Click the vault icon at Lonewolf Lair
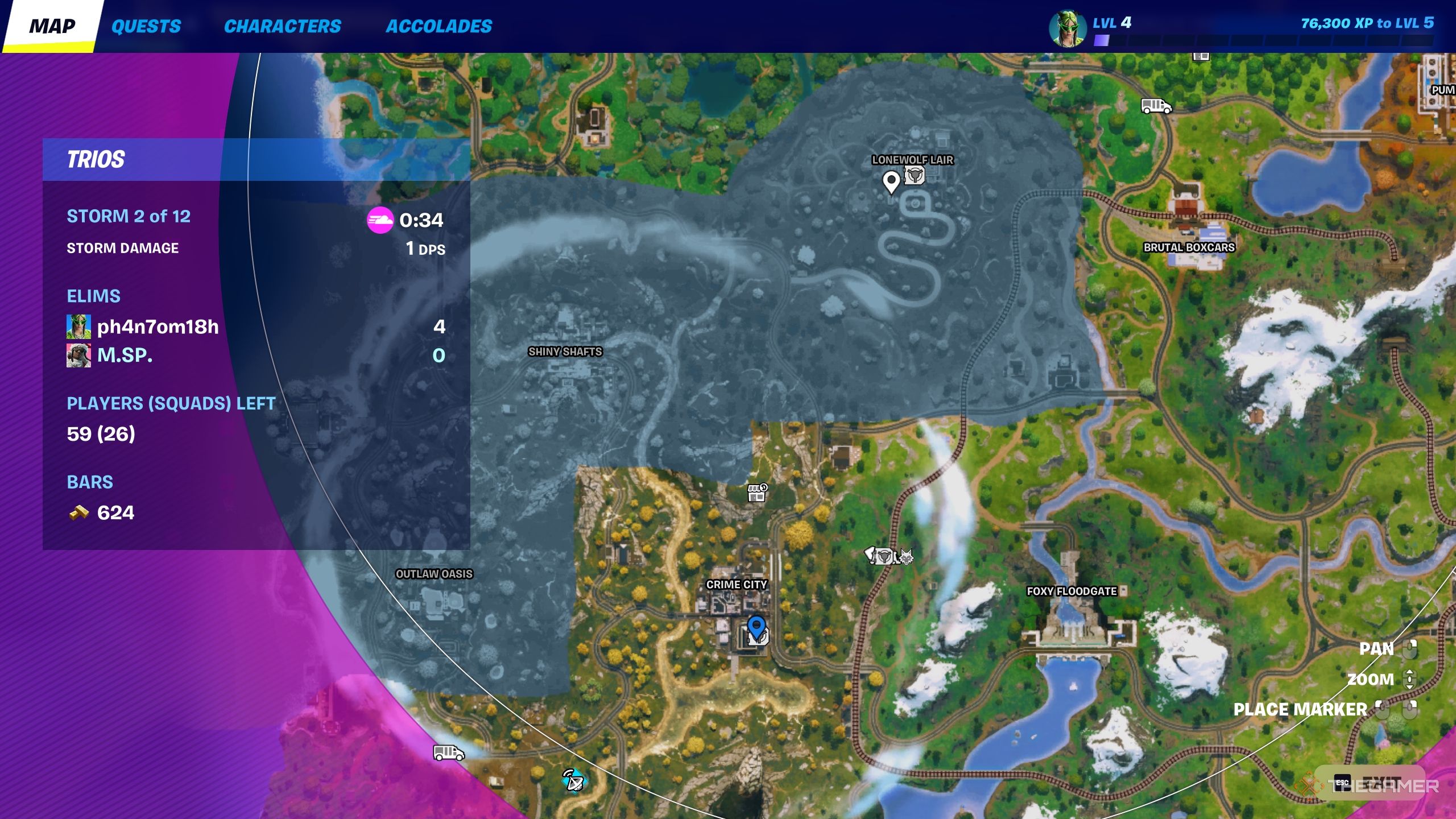1456x819 pixels. [916, 176]
